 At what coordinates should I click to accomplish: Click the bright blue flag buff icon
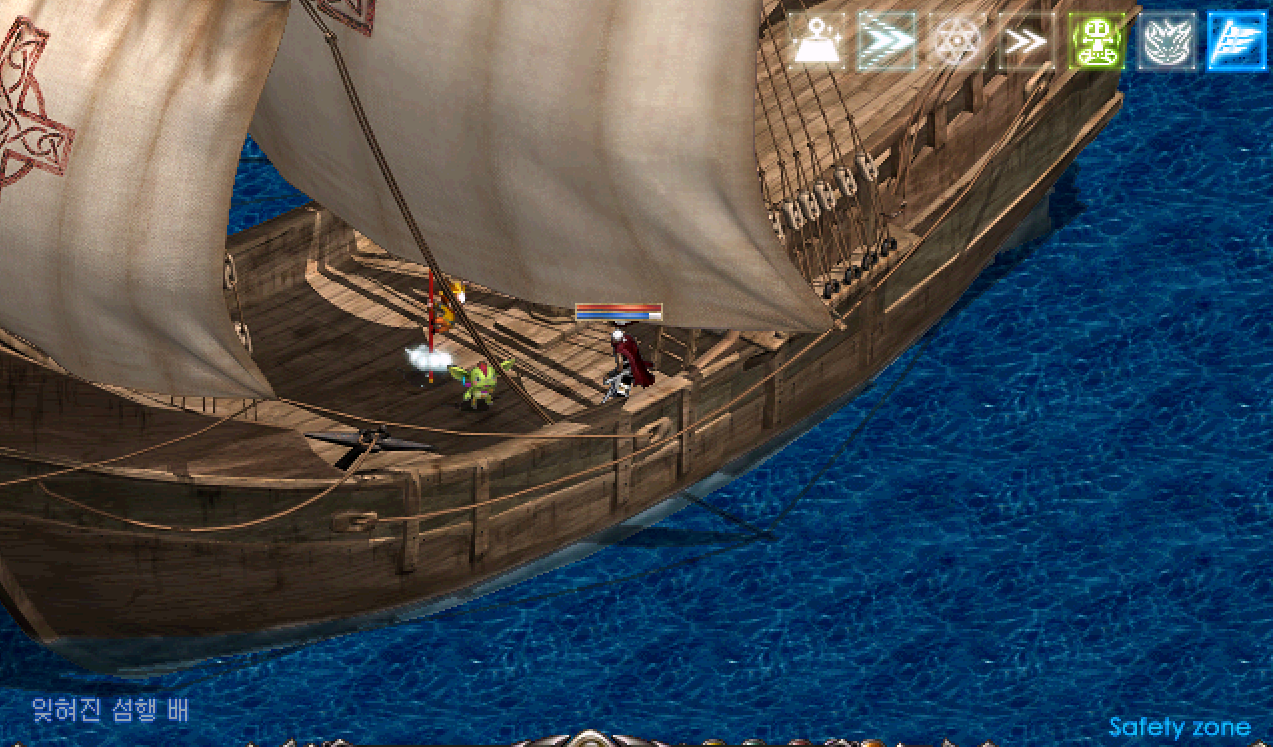point(1236,42)
